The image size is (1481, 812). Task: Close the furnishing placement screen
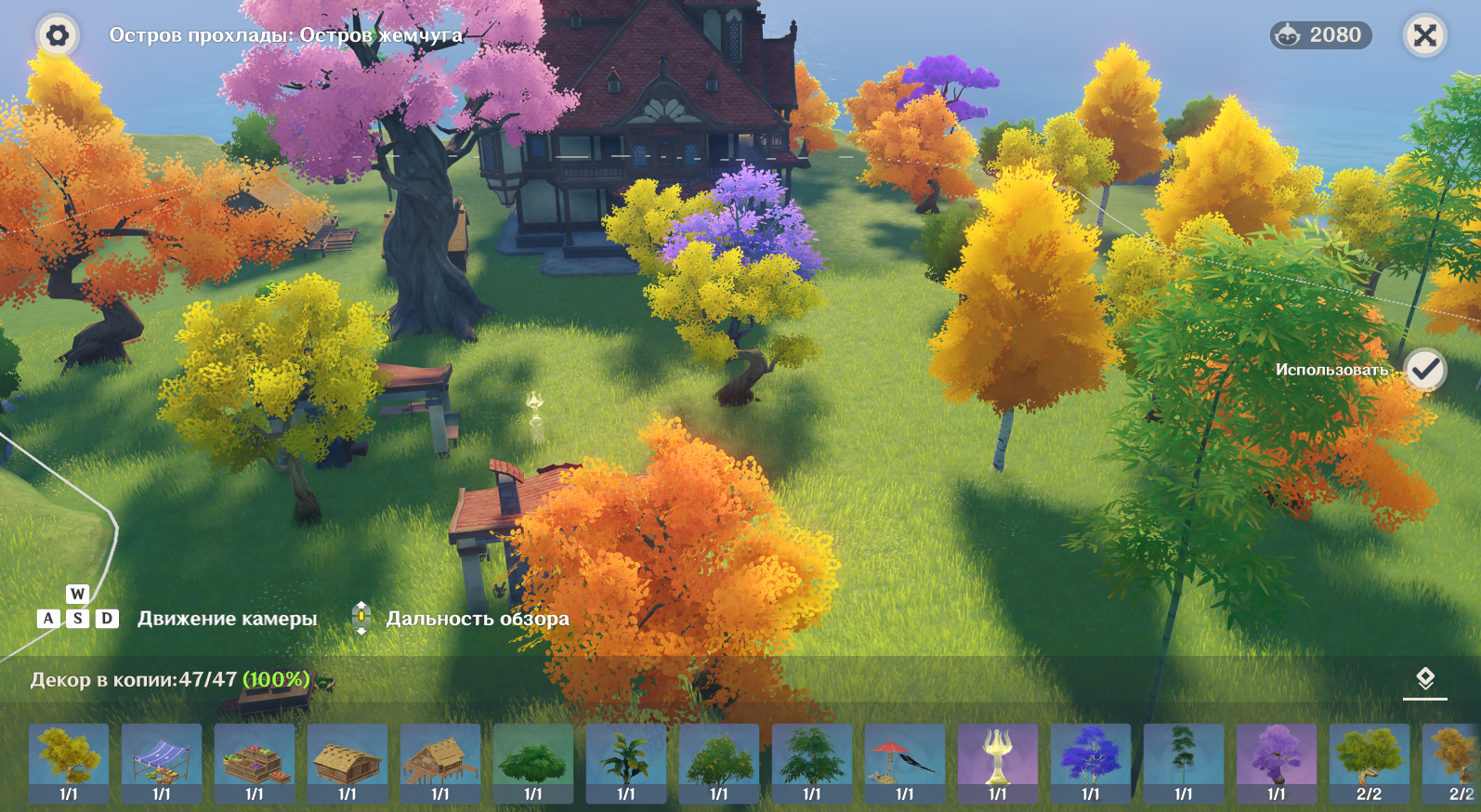coord(1424,36)
